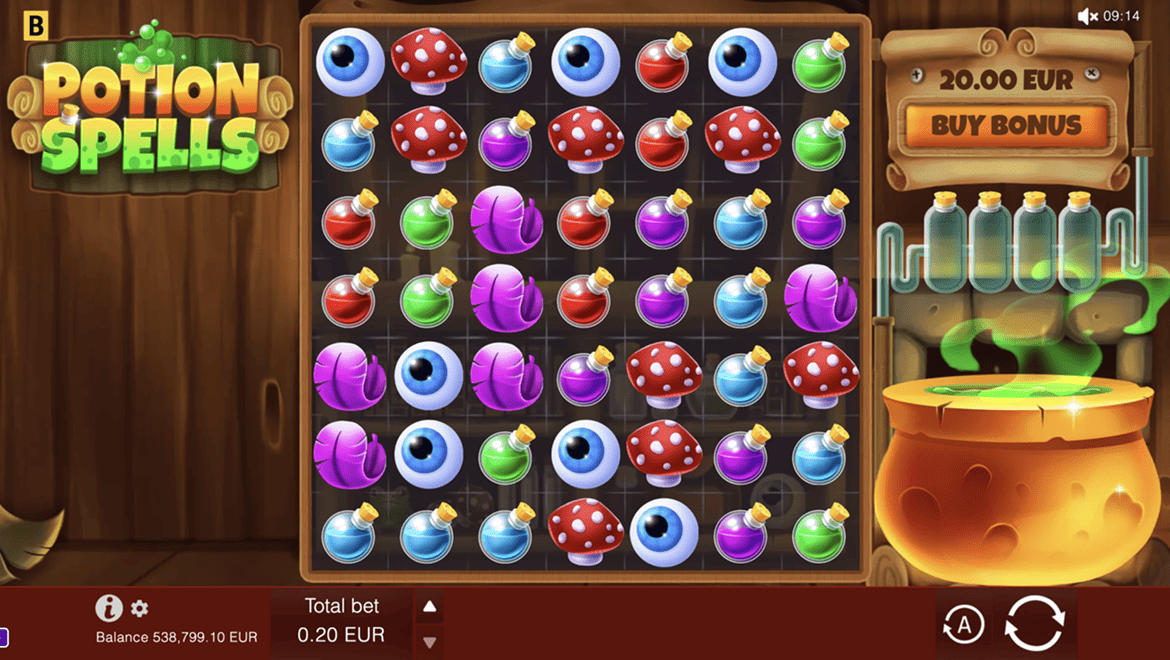Spin the reels with the circular arrows button
The width and height of the screenshot is (1170, 660).
(x=1034, y=624)
